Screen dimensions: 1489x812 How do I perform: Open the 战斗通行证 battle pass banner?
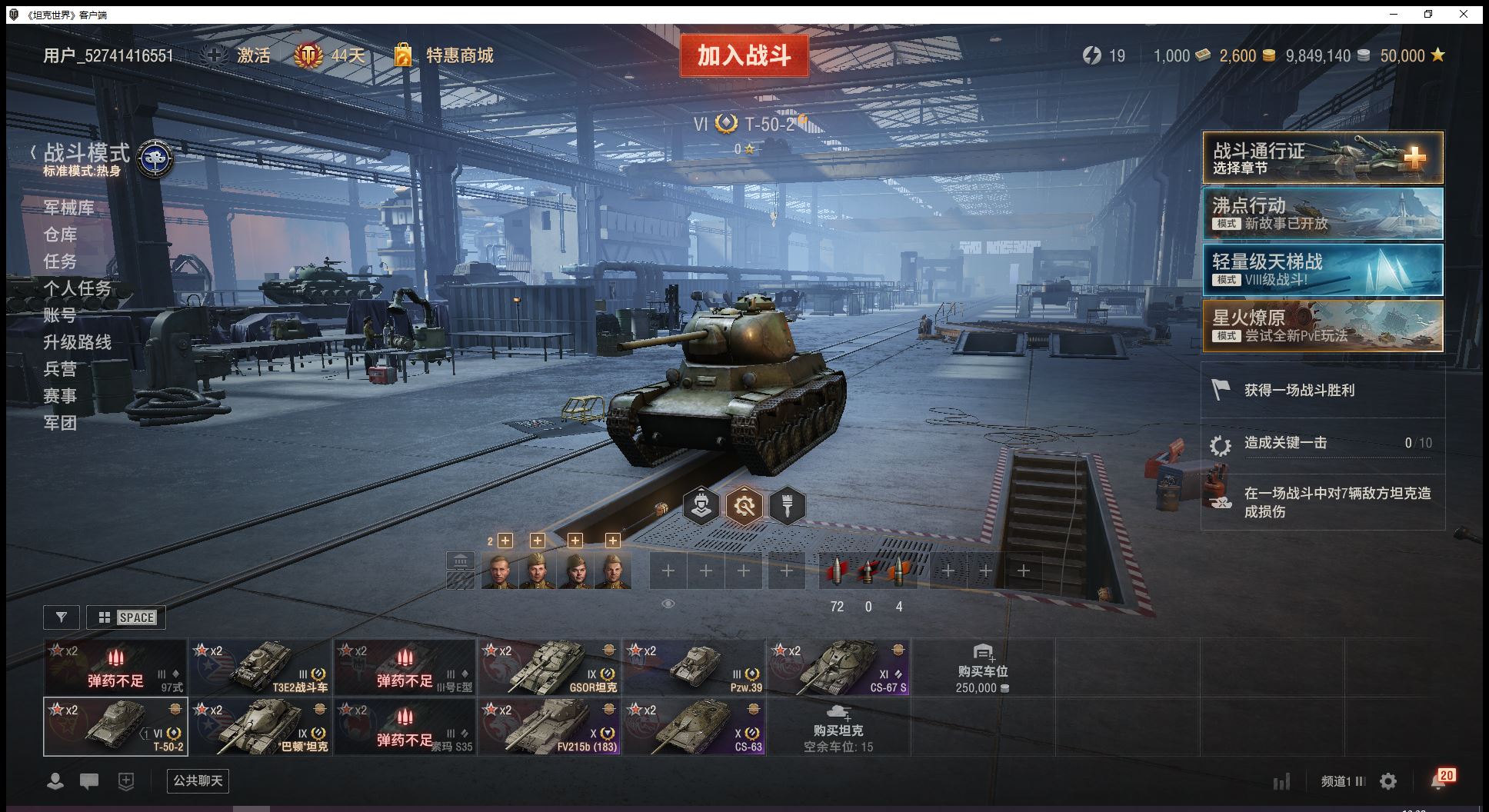point(1322,158)
